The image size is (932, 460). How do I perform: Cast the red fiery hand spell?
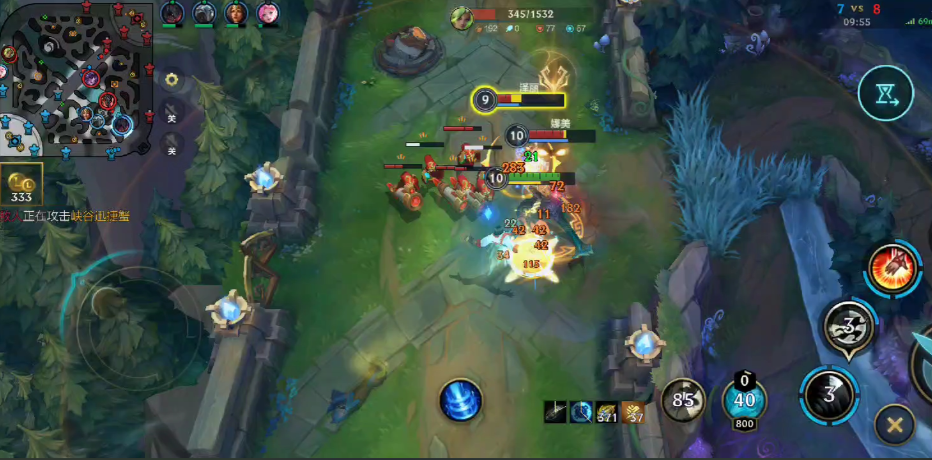coord(894,268)
